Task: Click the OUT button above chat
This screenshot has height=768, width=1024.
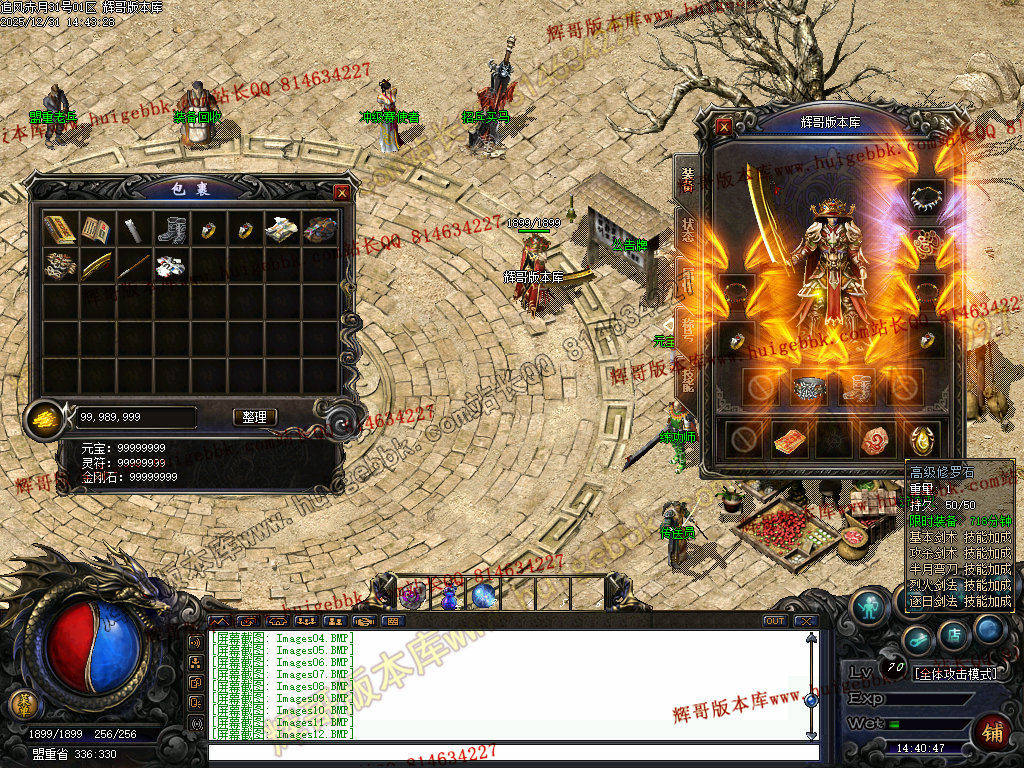Action: click(x=774, y=621)
